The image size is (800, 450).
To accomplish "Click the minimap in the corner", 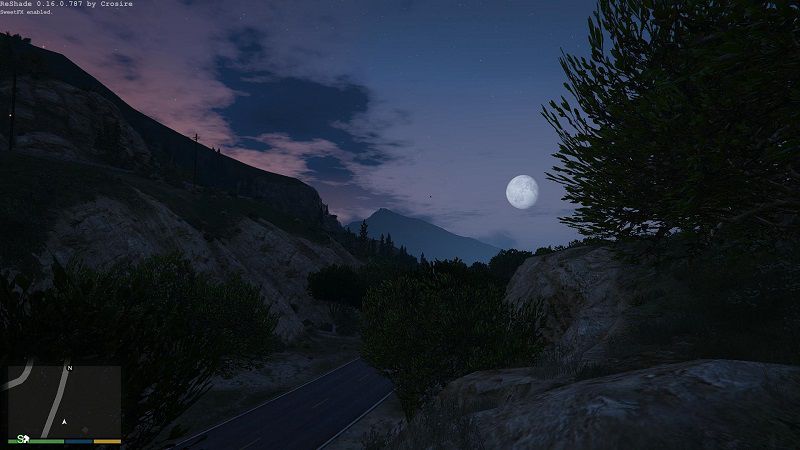I will (64, 400).
